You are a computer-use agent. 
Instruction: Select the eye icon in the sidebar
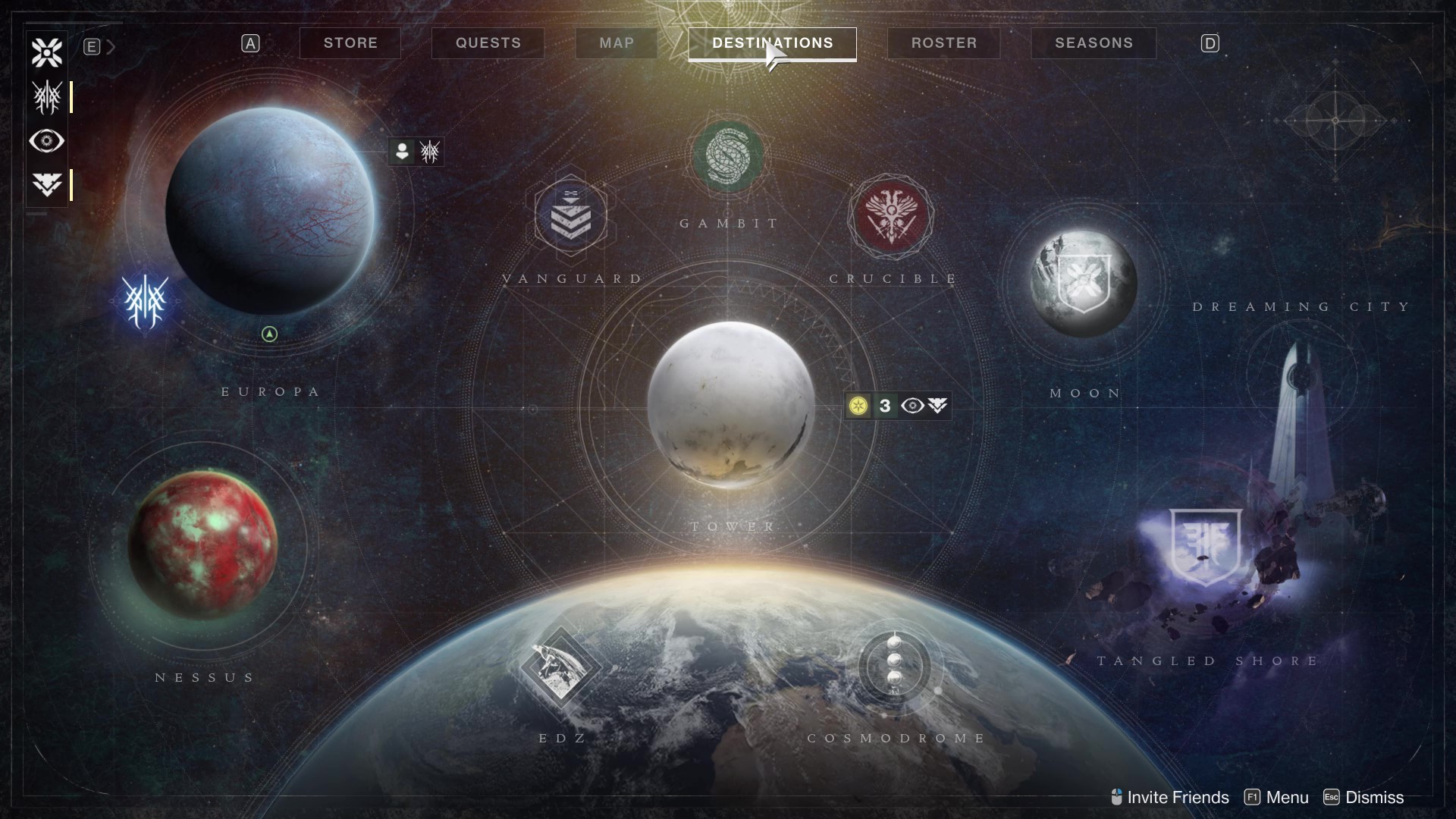(47, 141)
